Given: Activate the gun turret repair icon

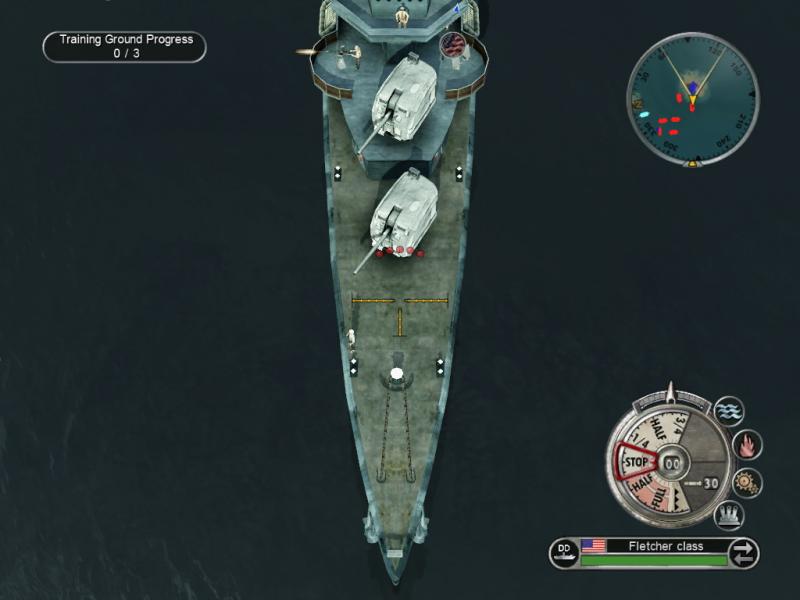Looking at the screenshot, I should pos(729,516).
